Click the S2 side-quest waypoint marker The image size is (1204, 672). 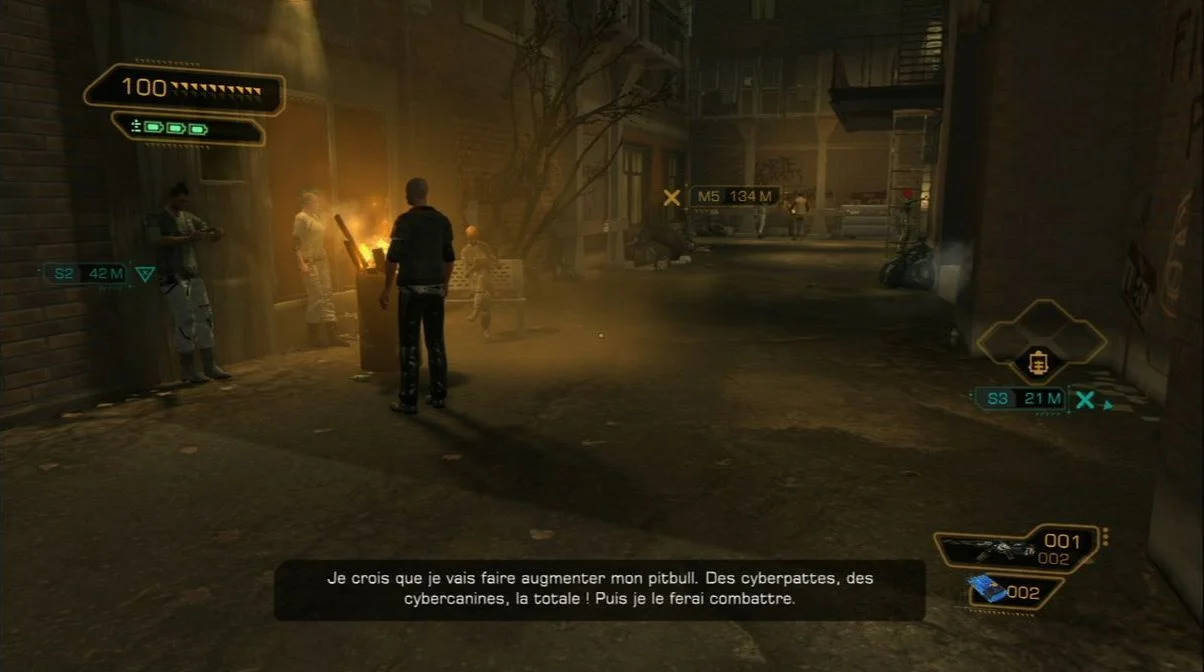pos(87,273)
